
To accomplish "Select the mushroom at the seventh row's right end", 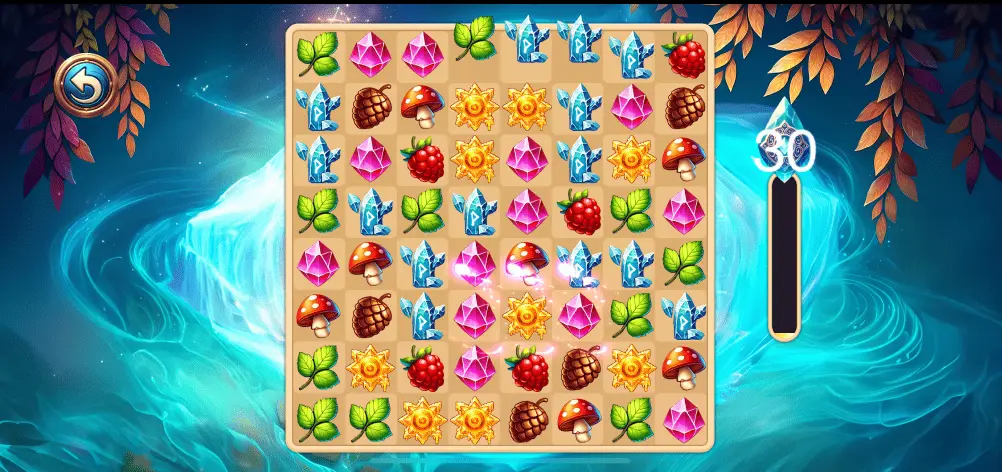I will point(684,368).
